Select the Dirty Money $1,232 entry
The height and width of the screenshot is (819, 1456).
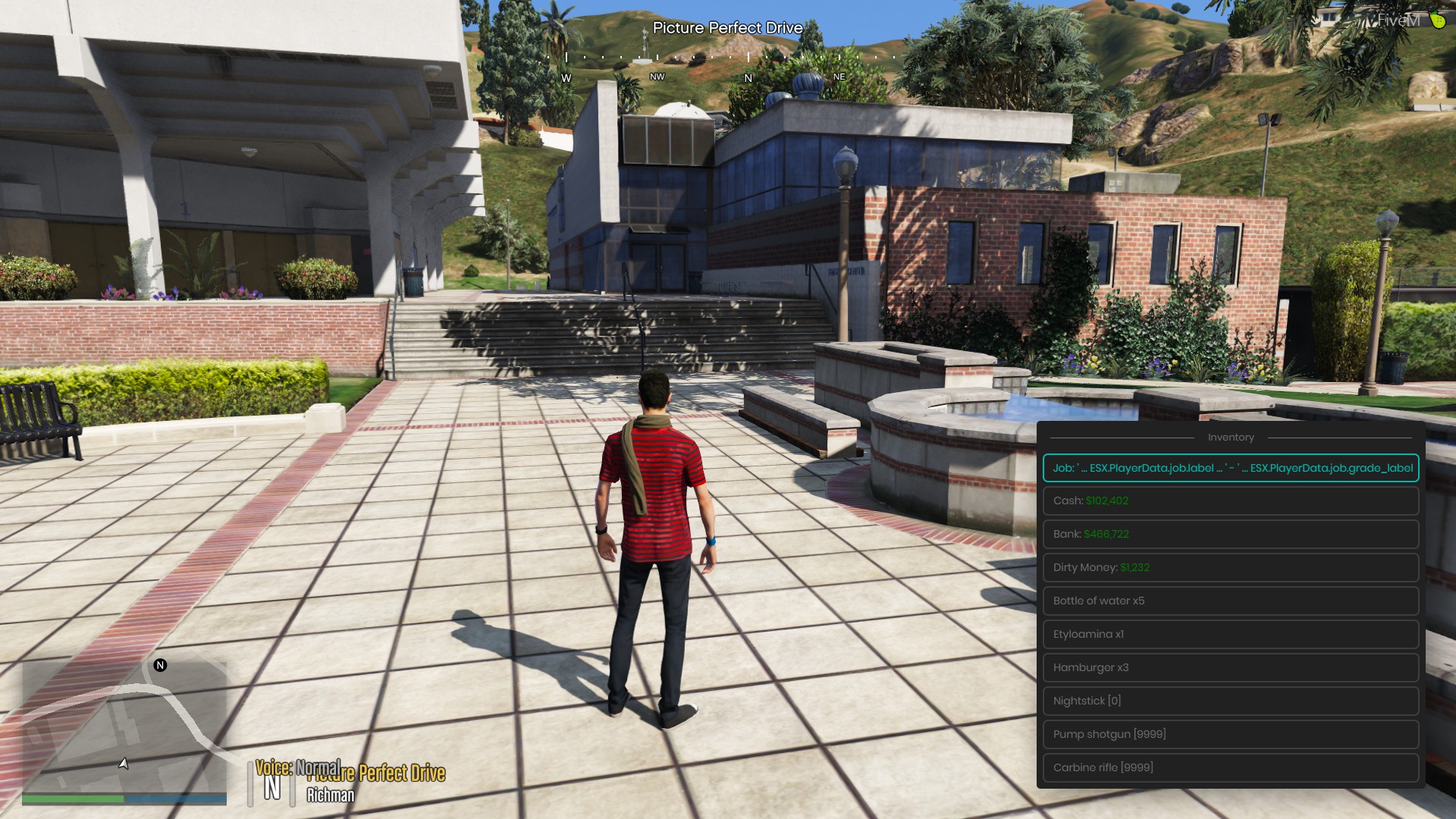(x=1230, y=567)
